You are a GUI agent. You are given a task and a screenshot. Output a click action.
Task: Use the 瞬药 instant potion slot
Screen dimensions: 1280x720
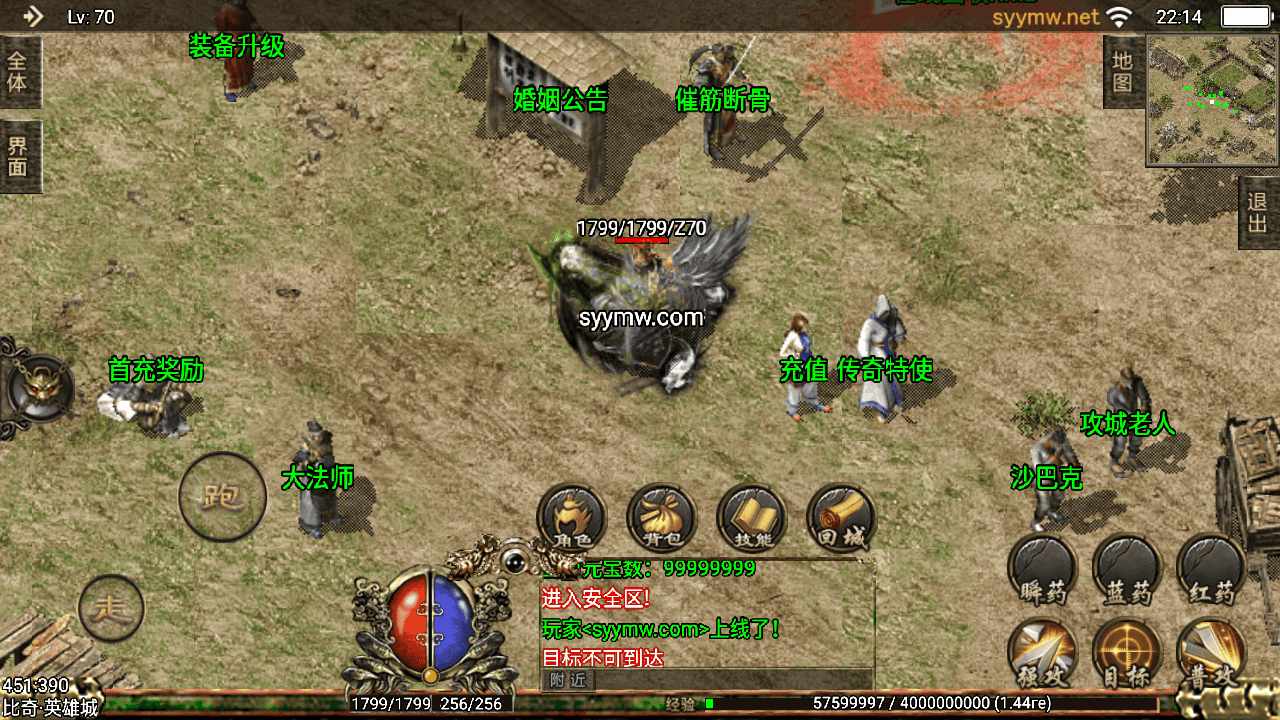(x=1042, y=570)
